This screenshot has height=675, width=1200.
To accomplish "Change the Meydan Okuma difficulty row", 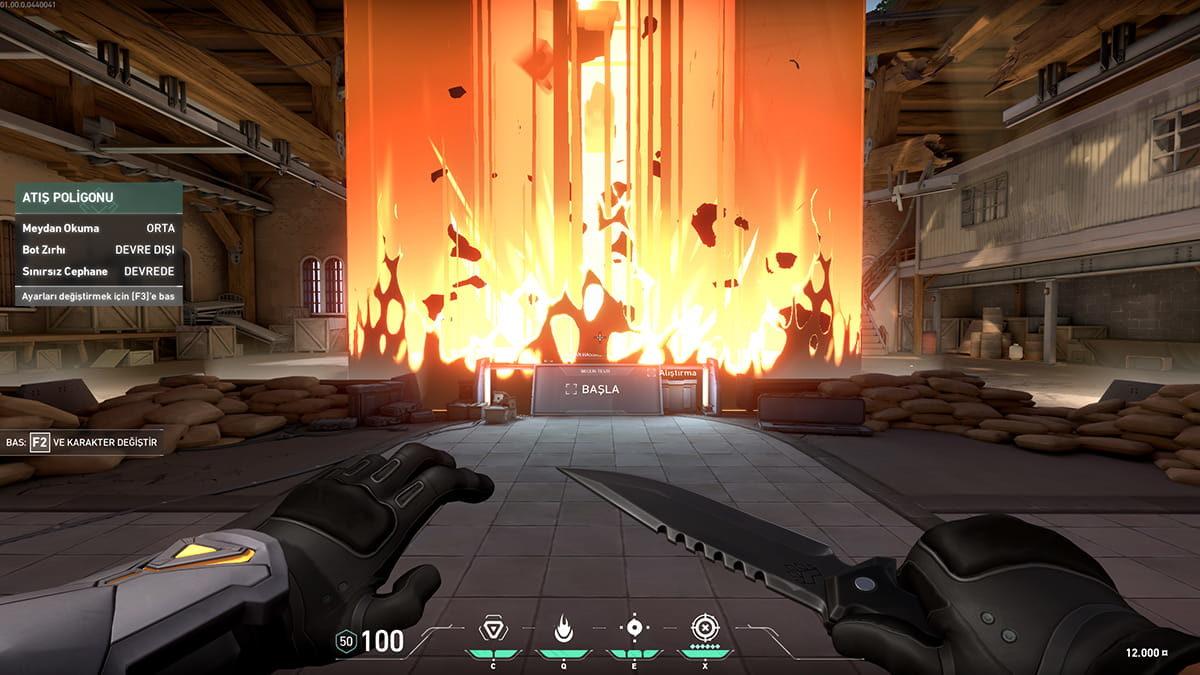I will tap(98, 228).
